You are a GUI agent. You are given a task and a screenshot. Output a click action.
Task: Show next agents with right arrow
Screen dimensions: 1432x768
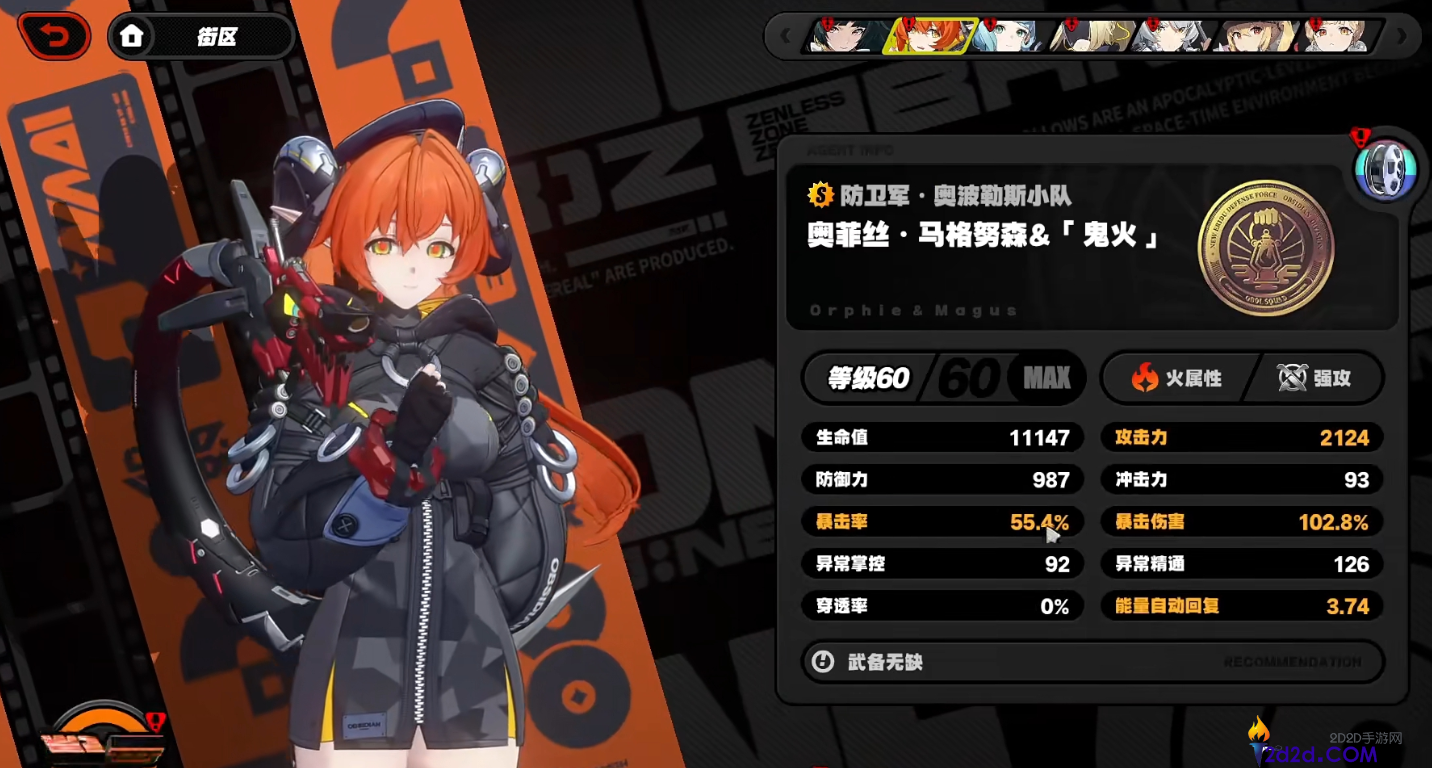1401,37
